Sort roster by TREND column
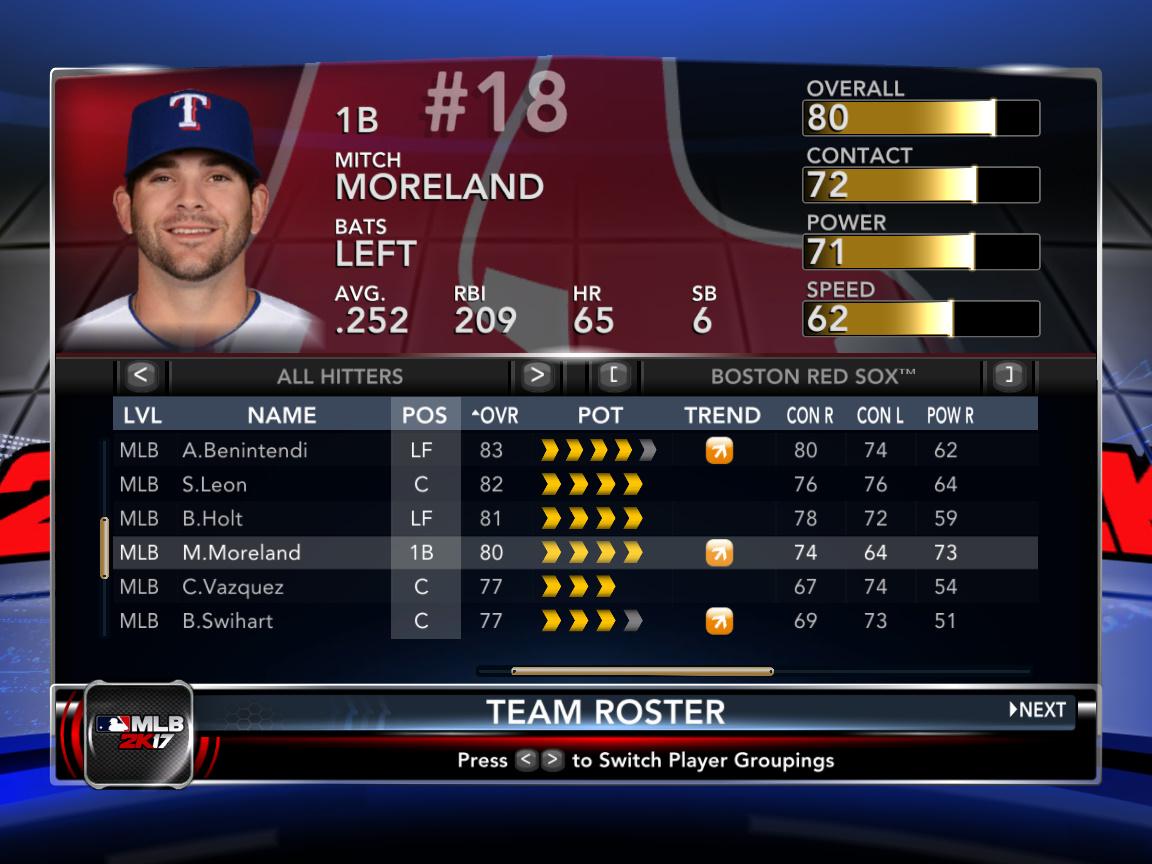 coord(722,415)
